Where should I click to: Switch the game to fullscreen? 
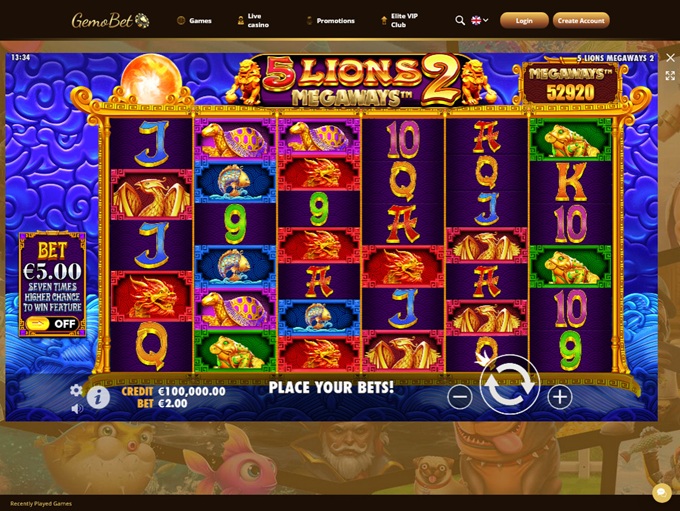pos(670,76)
